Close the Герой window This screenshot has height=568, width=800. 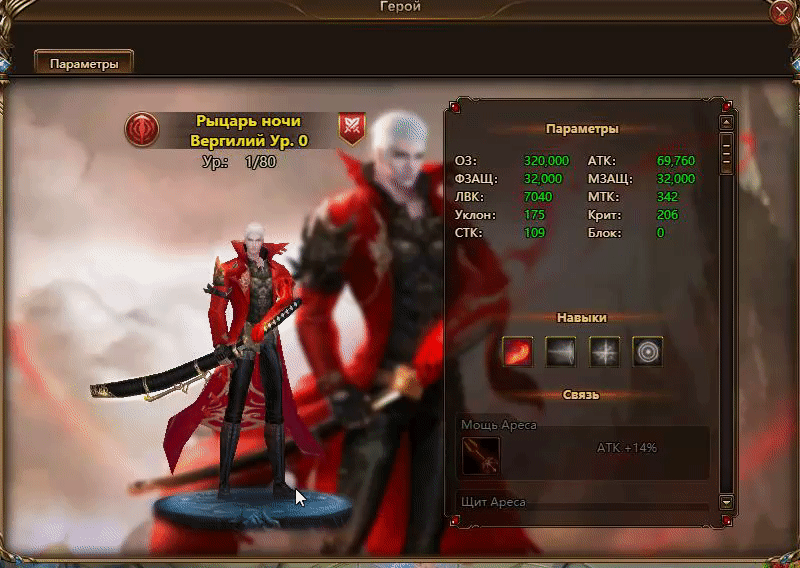783,13
